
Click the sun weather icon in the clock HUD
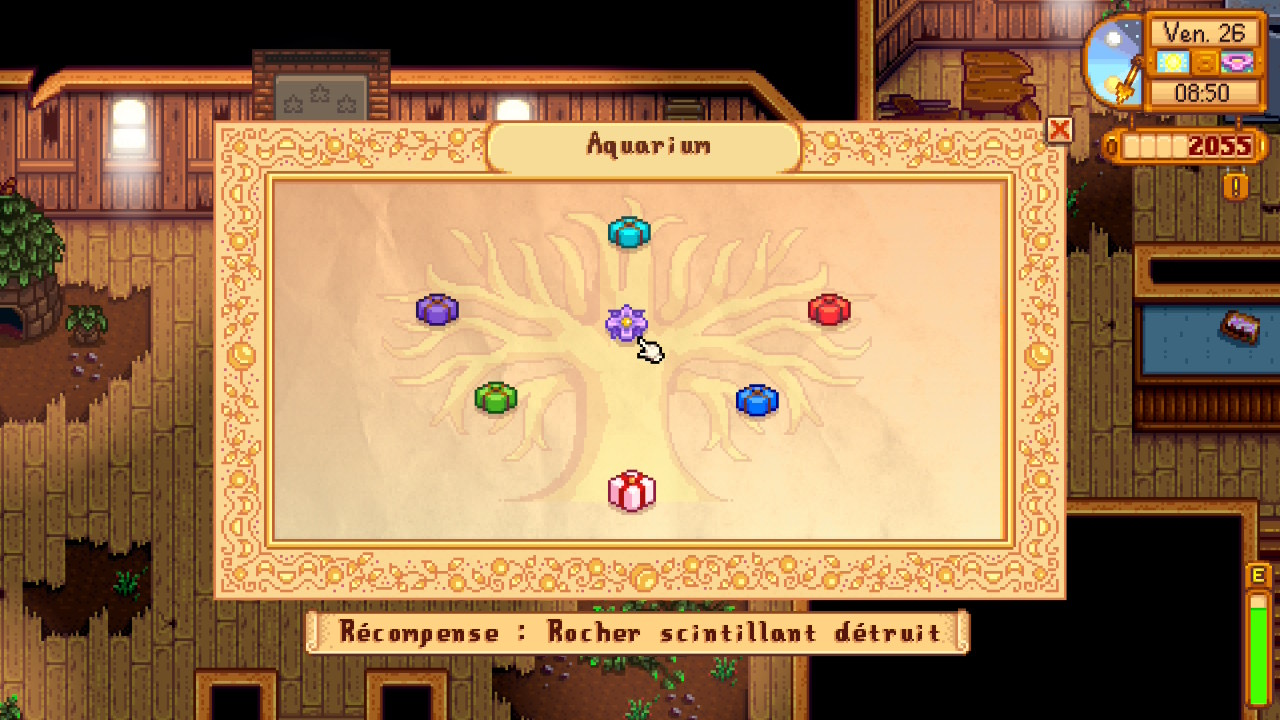point(1172,62)
